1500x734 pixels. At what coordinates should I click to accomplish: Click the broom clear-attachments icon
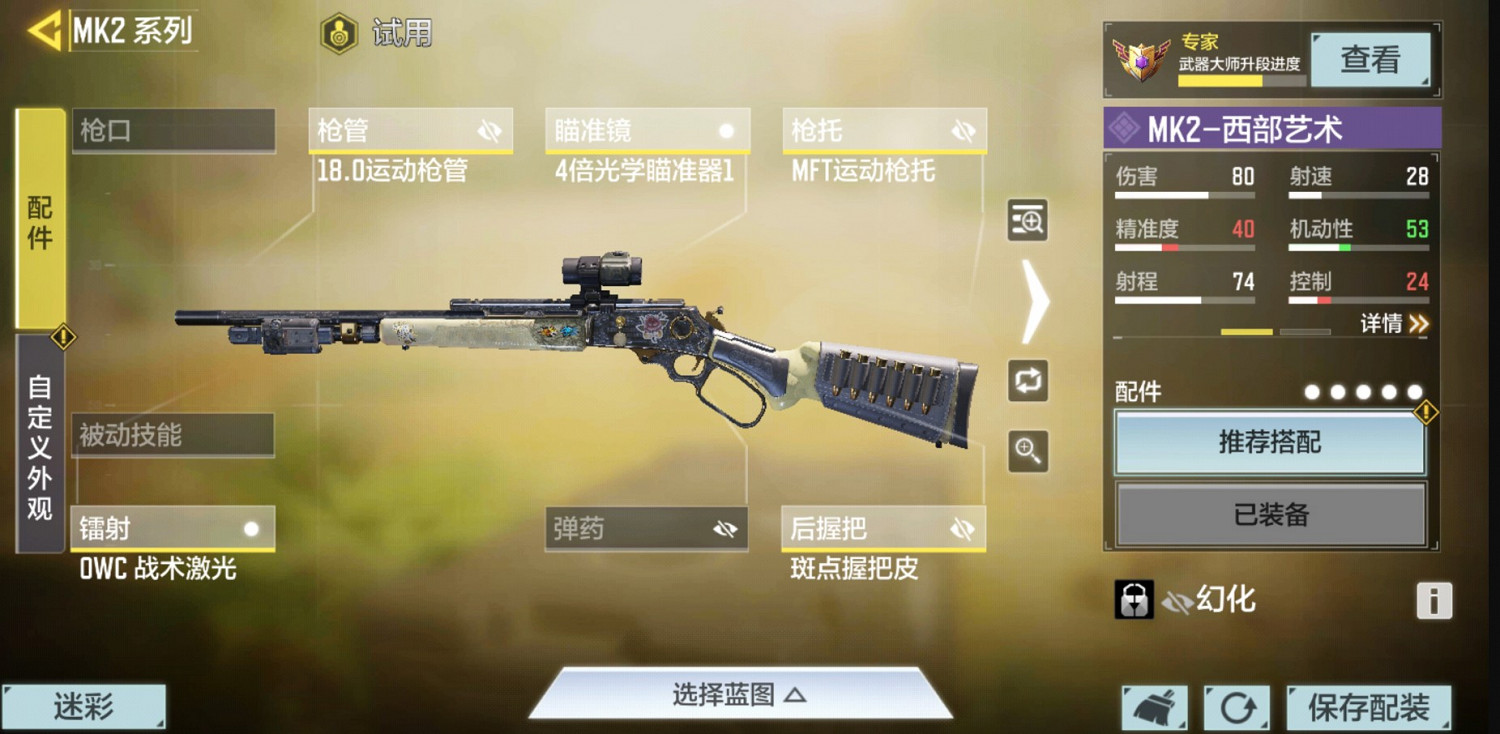click(1157, 705)
